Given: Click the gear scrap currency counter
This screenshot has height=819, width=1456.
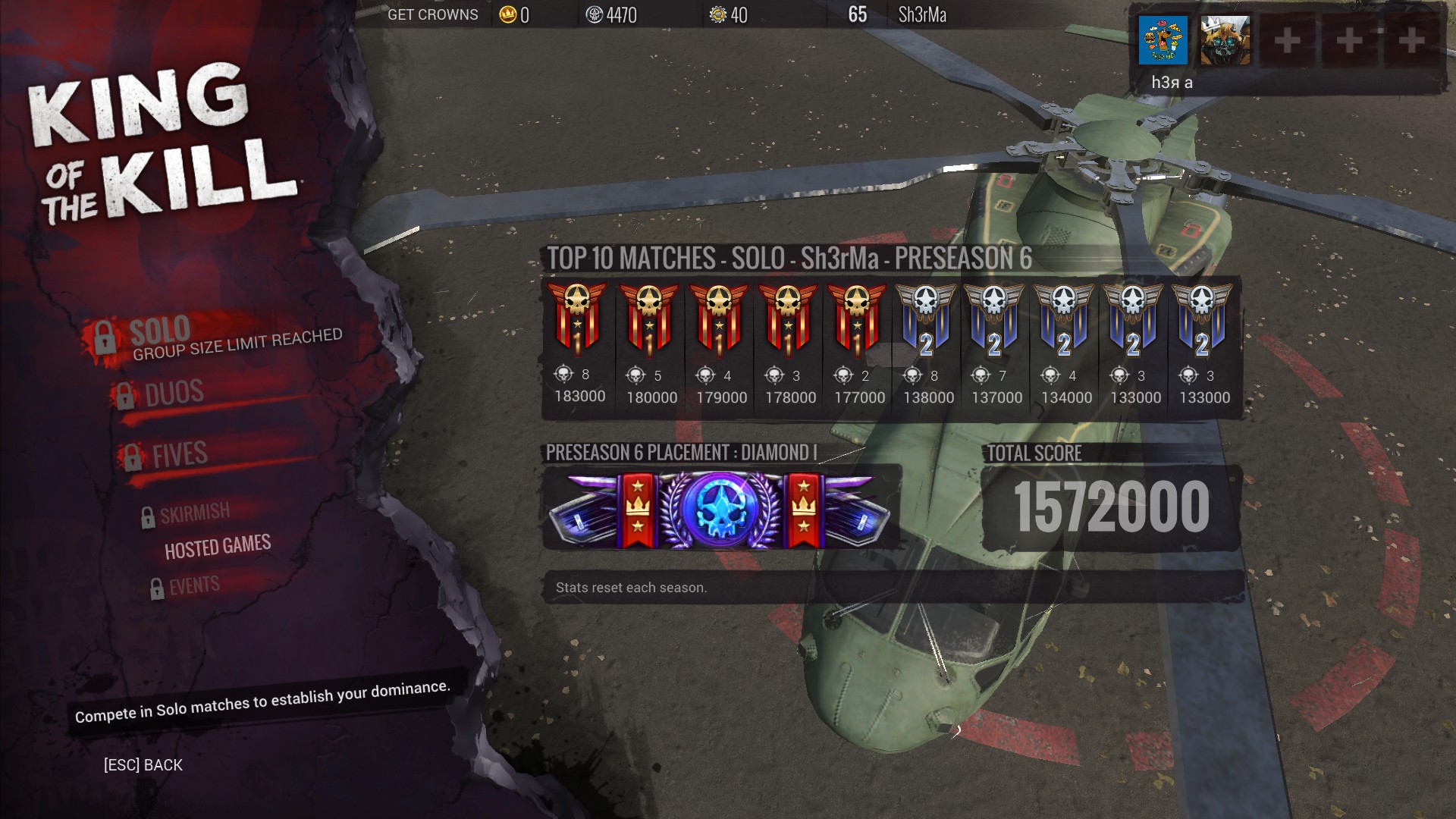Looking at the screenshot, I should 729,14.
